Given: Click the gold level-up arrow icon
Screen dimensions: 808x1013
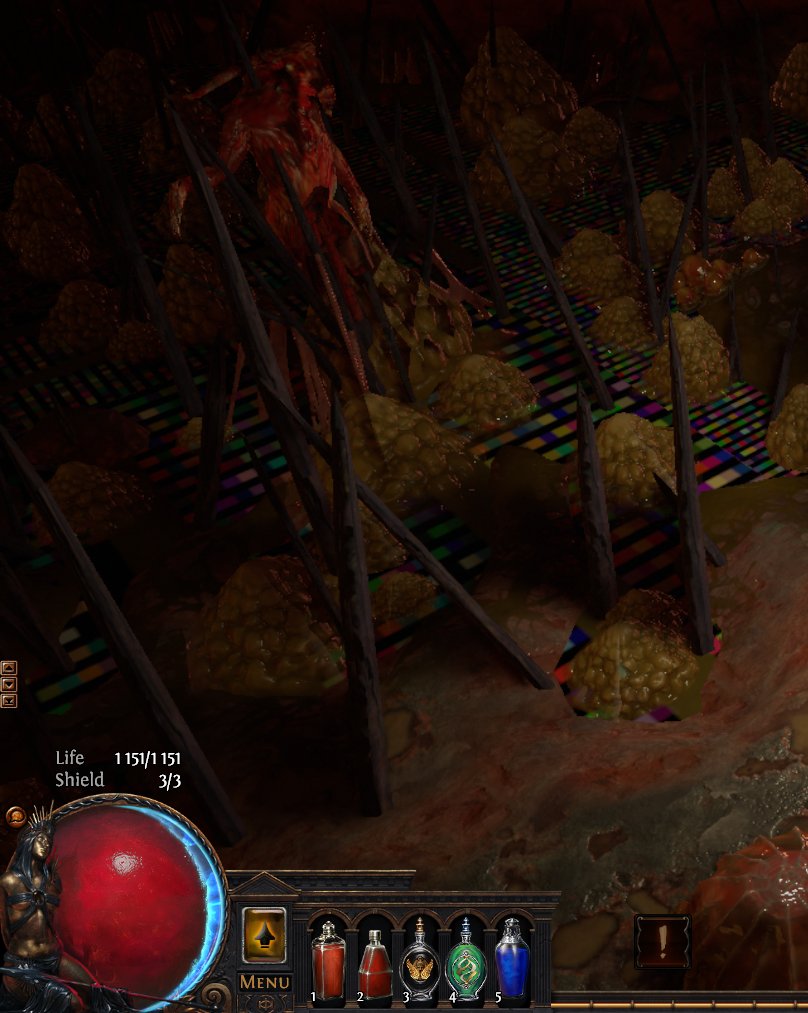Looking at the screenshot, I should pos(264,936).
